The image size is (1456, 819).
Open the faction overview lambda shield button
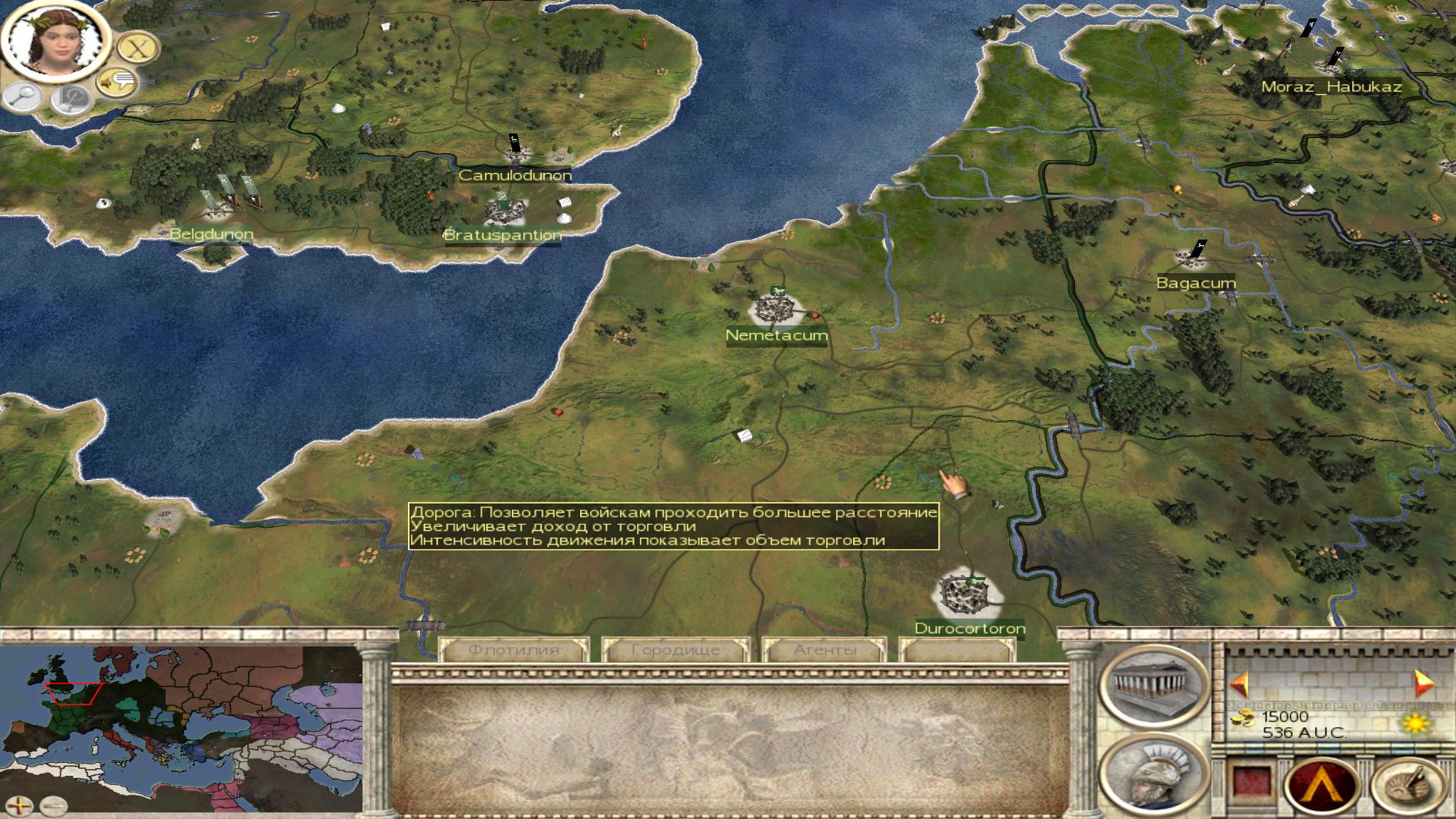pos(1322,783)
